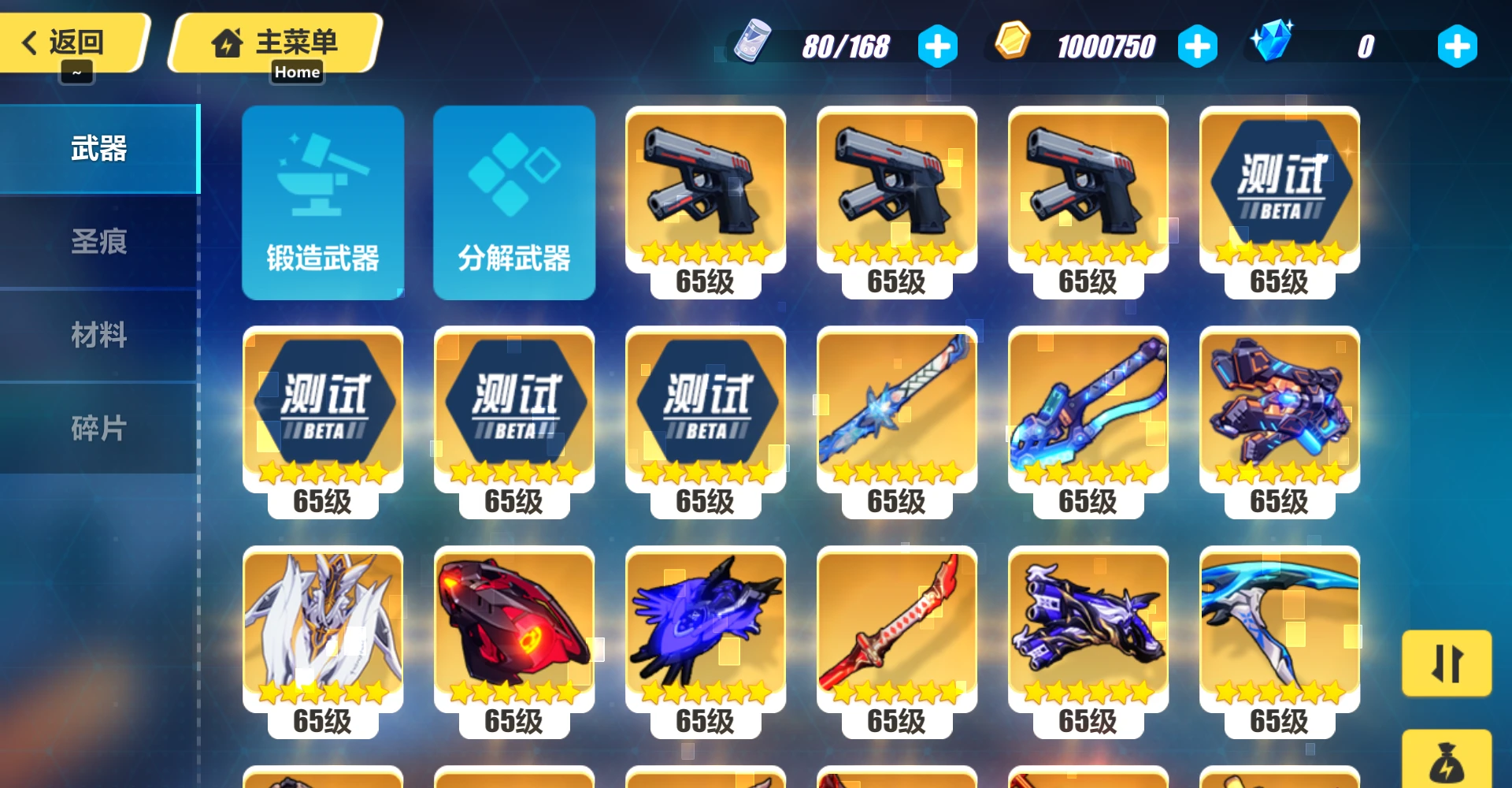
Task: Select the 武器 weapons tab
Action: click(99, 149)
